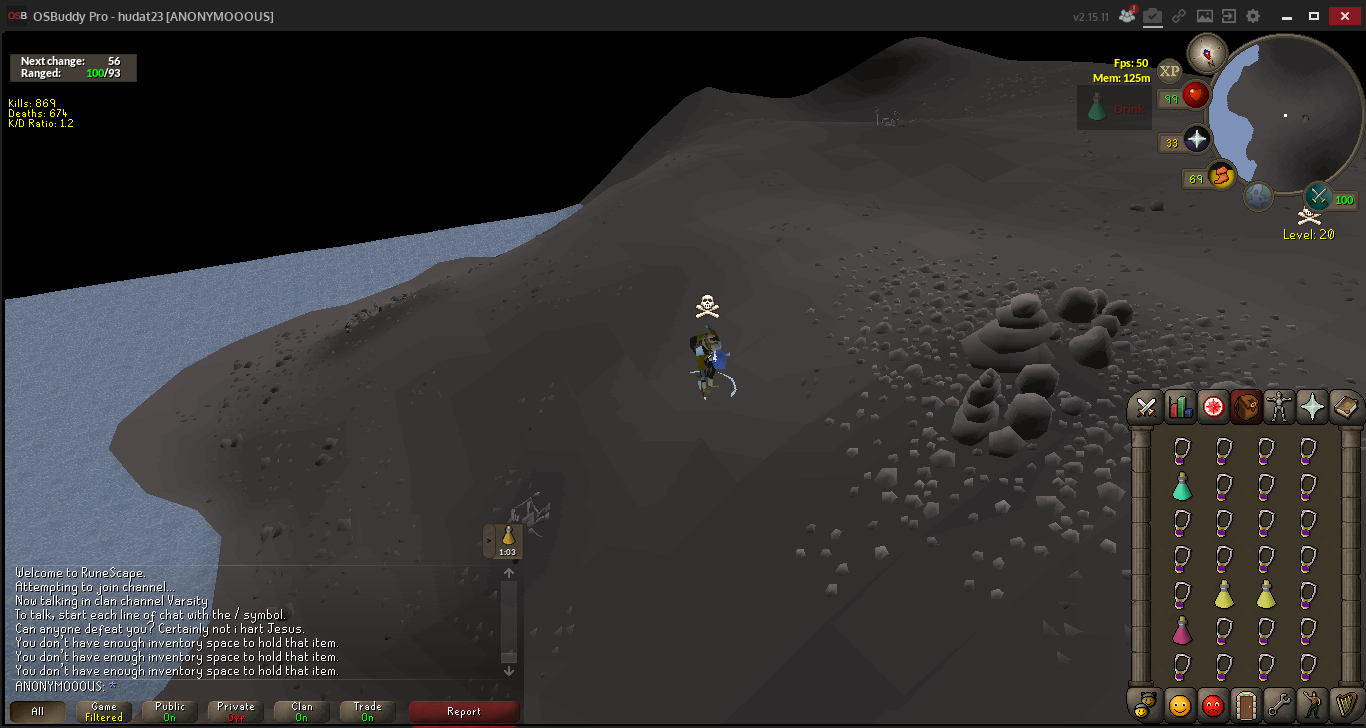Screen dimensions: 1366x728
Task: Click the compass to face north
Action: click(1207, 53)
